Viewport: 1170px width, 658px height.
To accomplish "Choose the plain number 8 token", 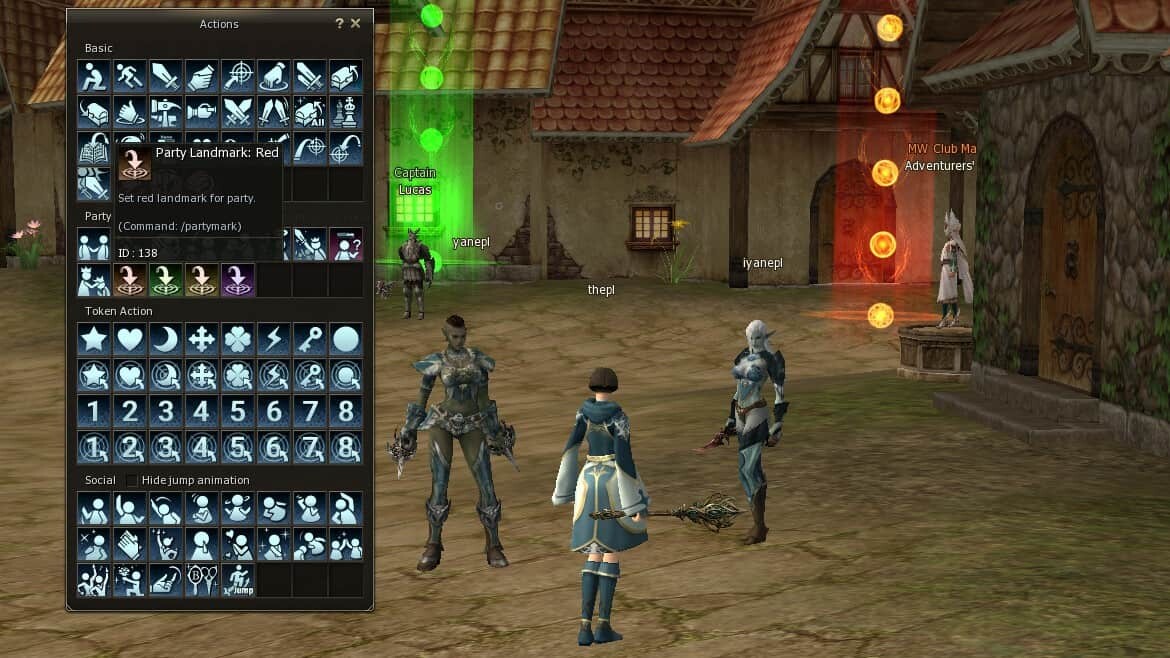I will coord(346,411).
